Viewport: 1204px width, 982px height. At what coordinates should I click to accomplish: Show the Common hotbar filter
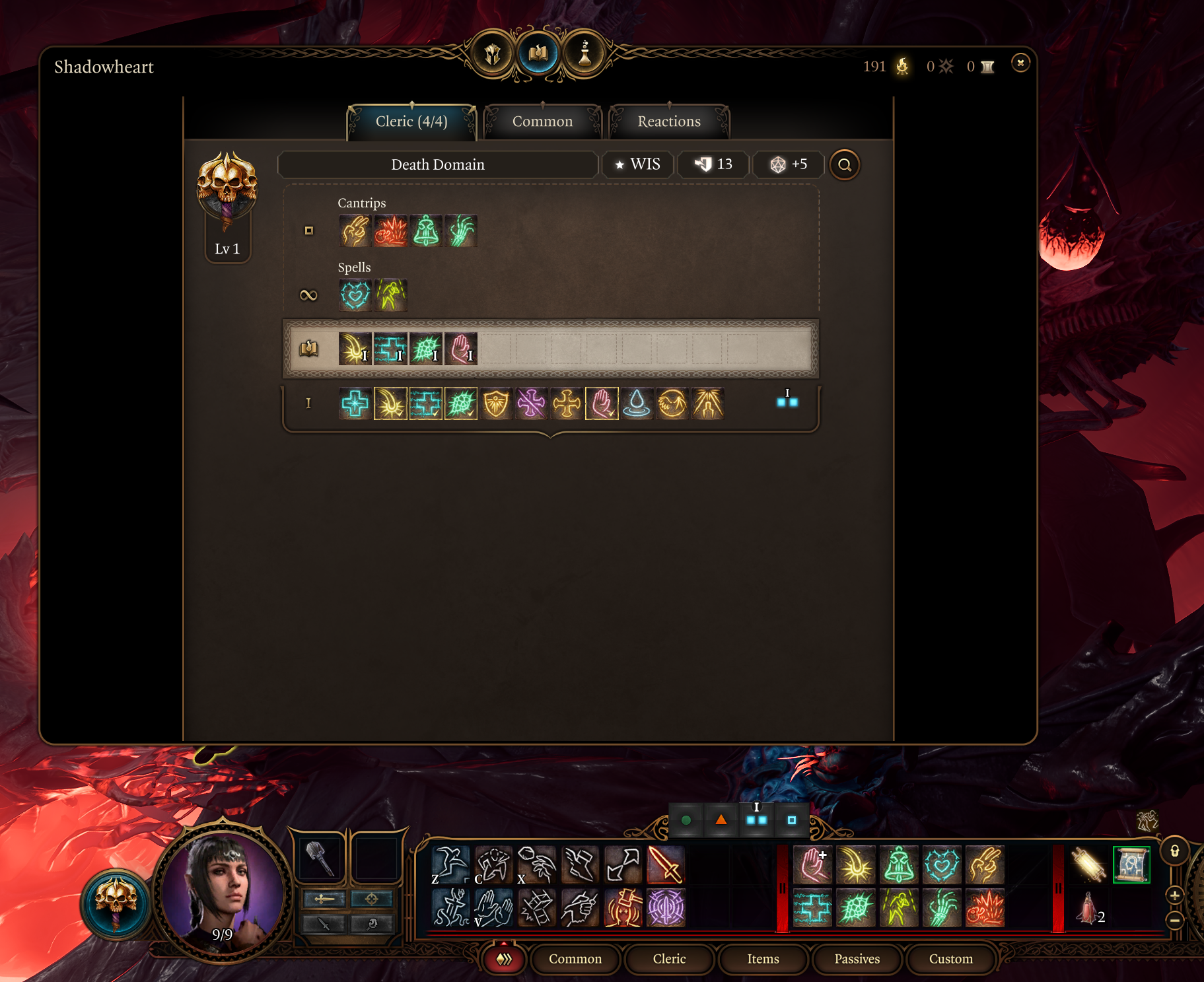tap(575, 959)
